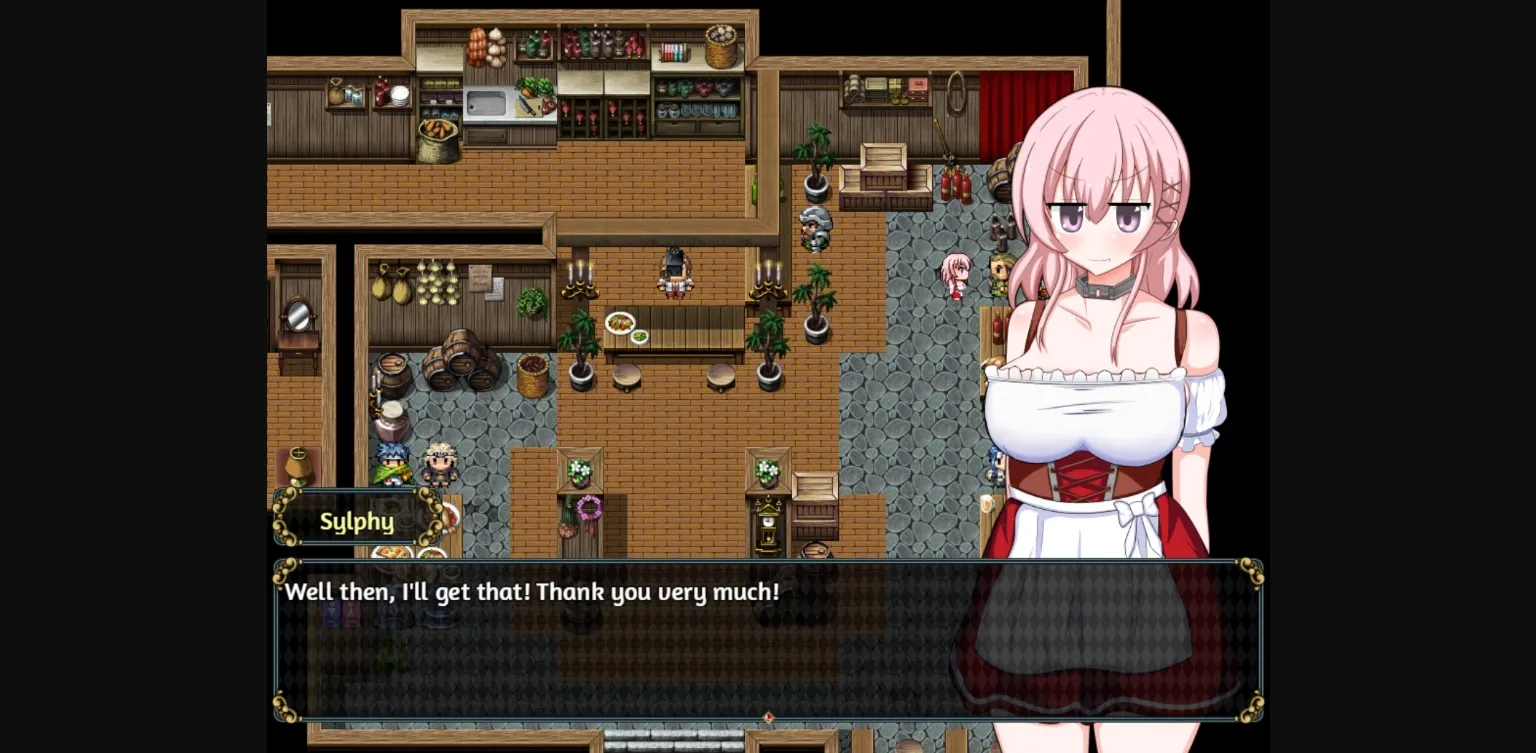Click the grandfather clock decoration

tap(770, 523)
